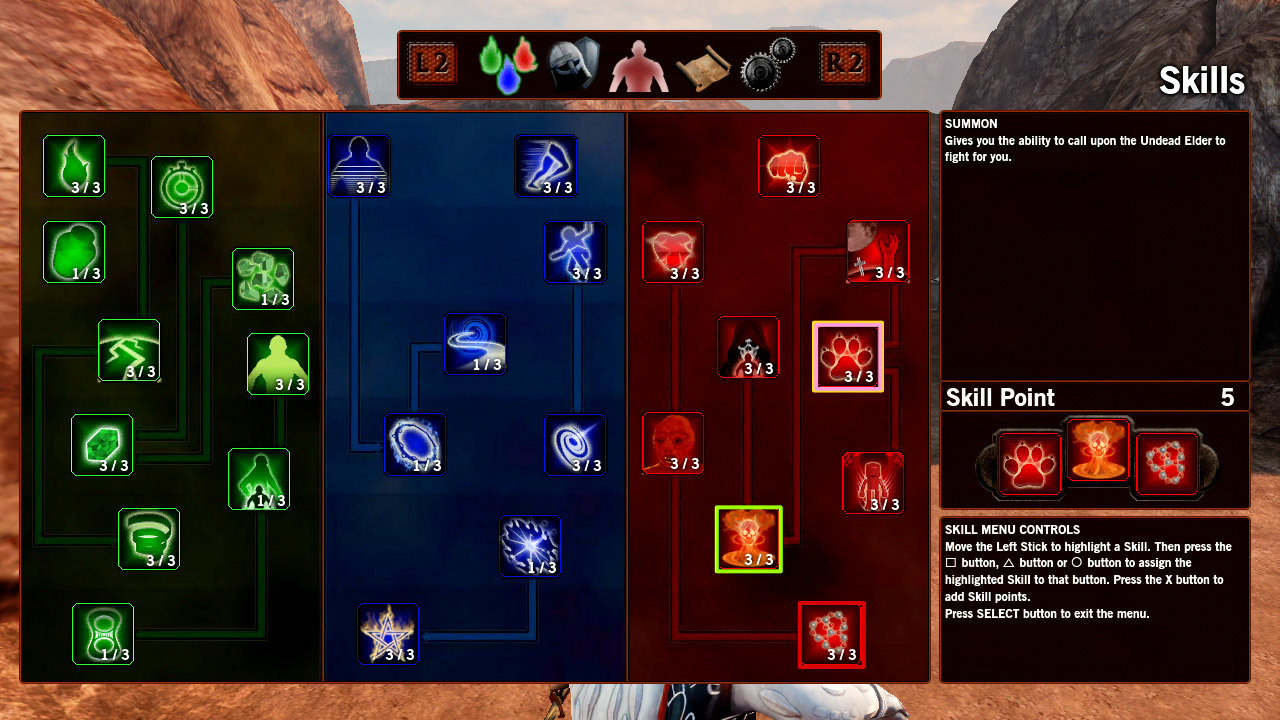Open the gears settings tab
The image size is (1280, 720).
(767, 65)
